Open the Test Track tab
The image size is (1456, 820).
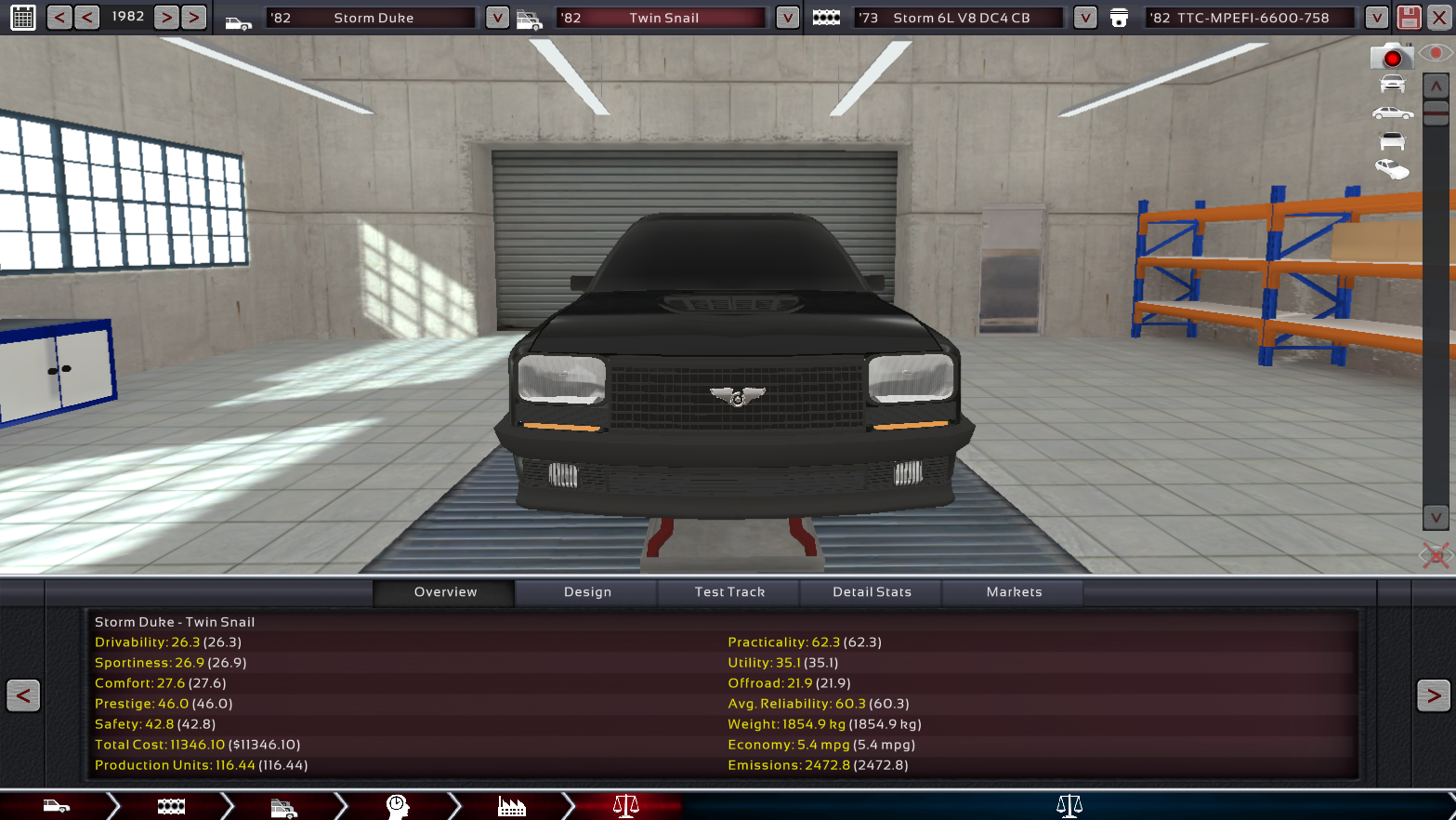[x=729, y=592]
